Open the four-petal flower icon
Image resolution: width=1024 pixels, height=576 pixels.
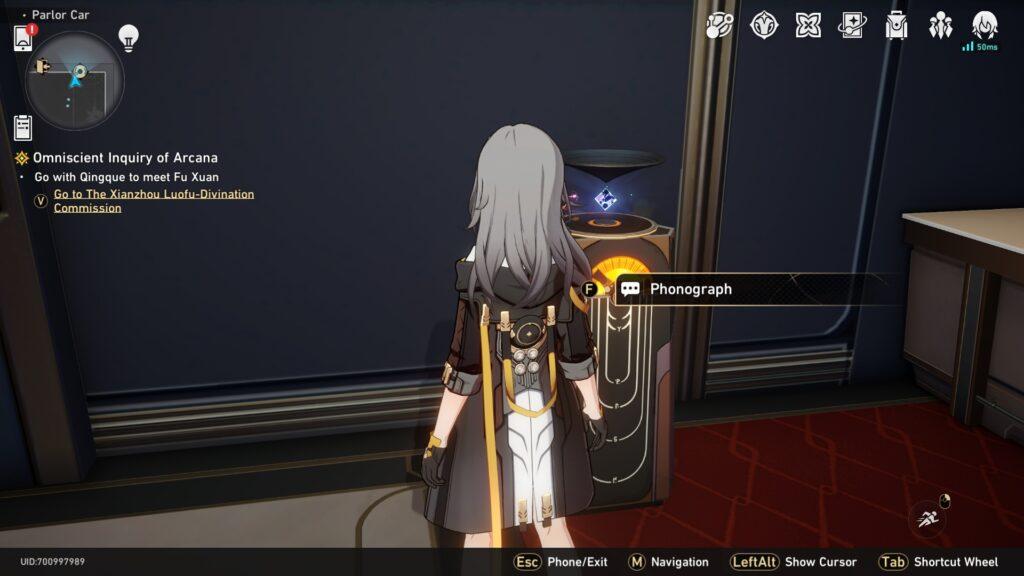[808, 25]
